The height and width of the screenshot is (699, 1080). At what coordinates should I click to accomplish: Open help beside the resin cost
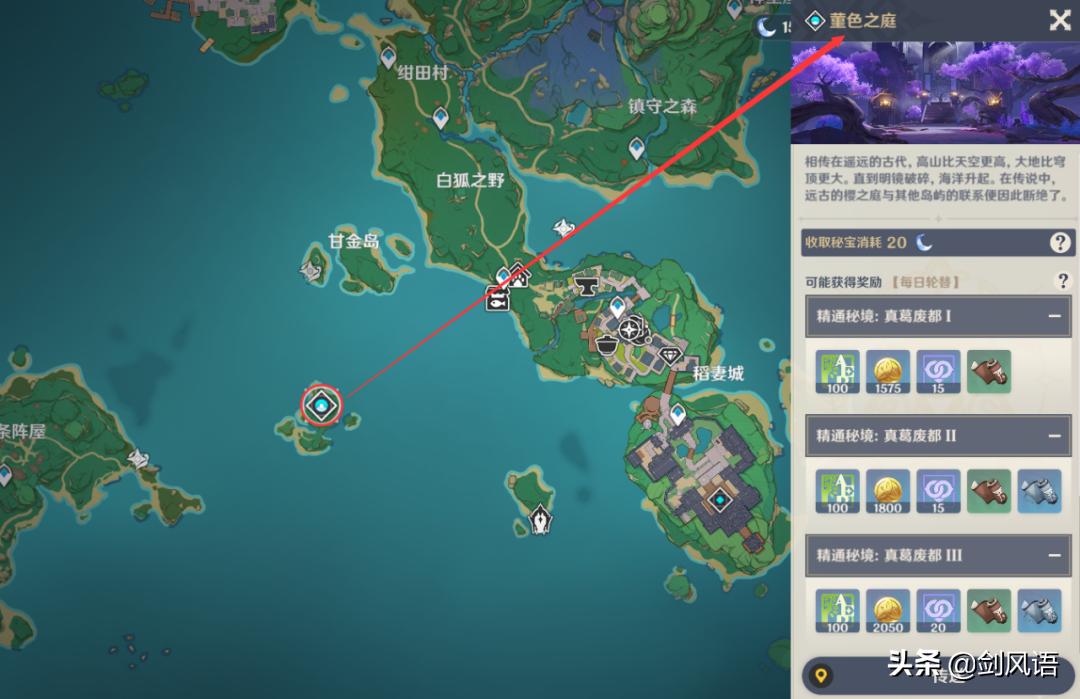(1059, 242)
